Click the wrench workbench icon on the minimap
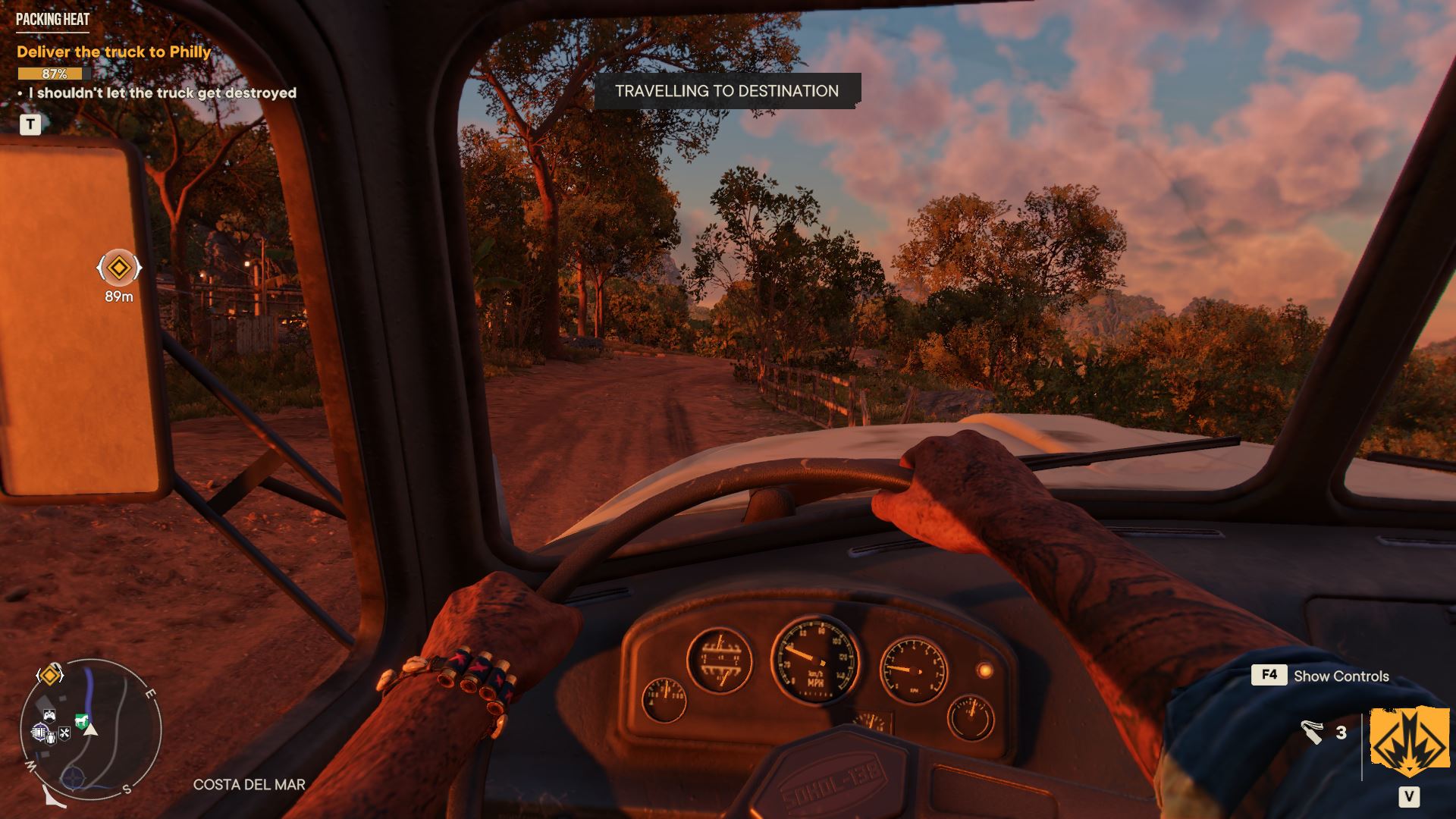Image resolution: width=1456 pixels, height=819 pixels. 64,733
